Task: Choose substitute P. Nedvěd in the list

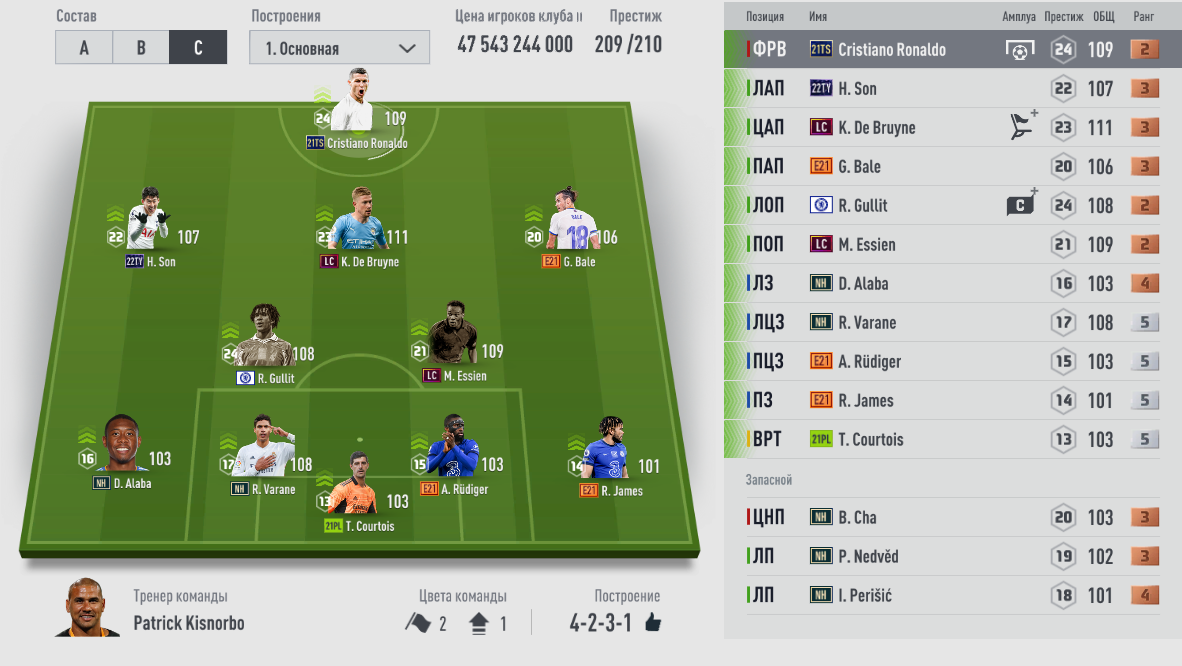Action: [x=952, y=556]
